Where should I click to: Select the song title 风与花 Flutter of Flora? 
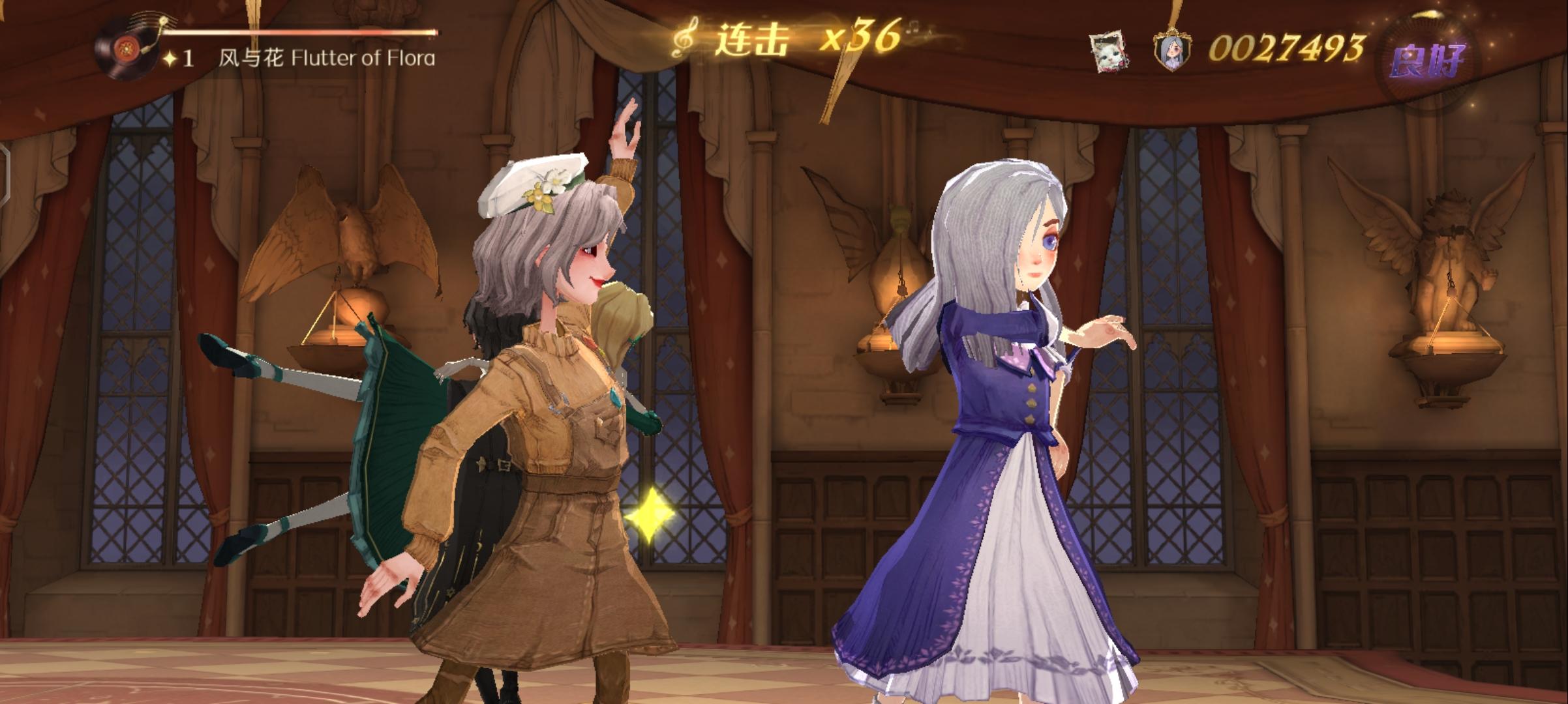[x=325, y=57]
